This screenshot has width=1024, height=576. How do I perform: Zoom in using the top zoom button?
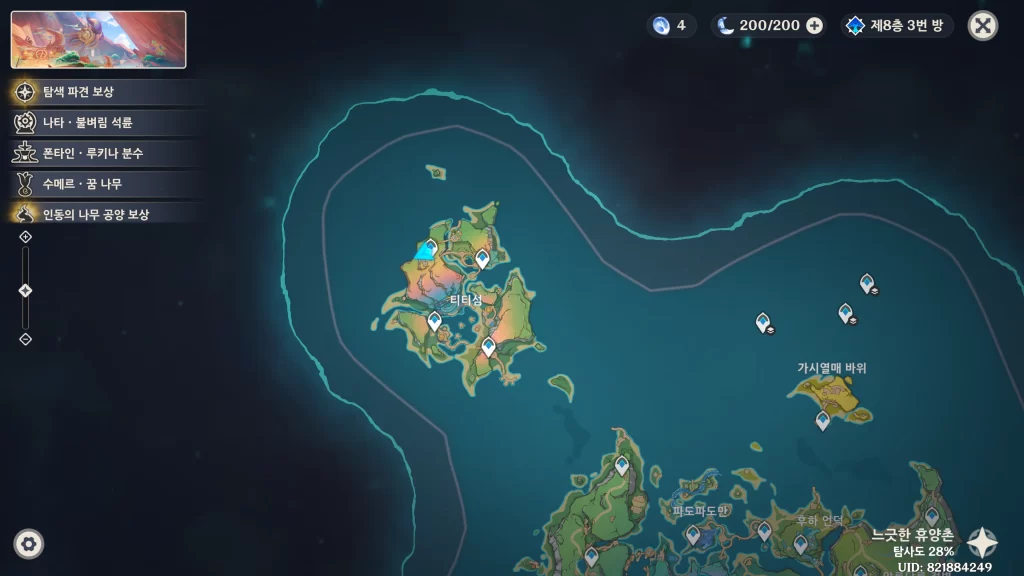coord(26,237)
